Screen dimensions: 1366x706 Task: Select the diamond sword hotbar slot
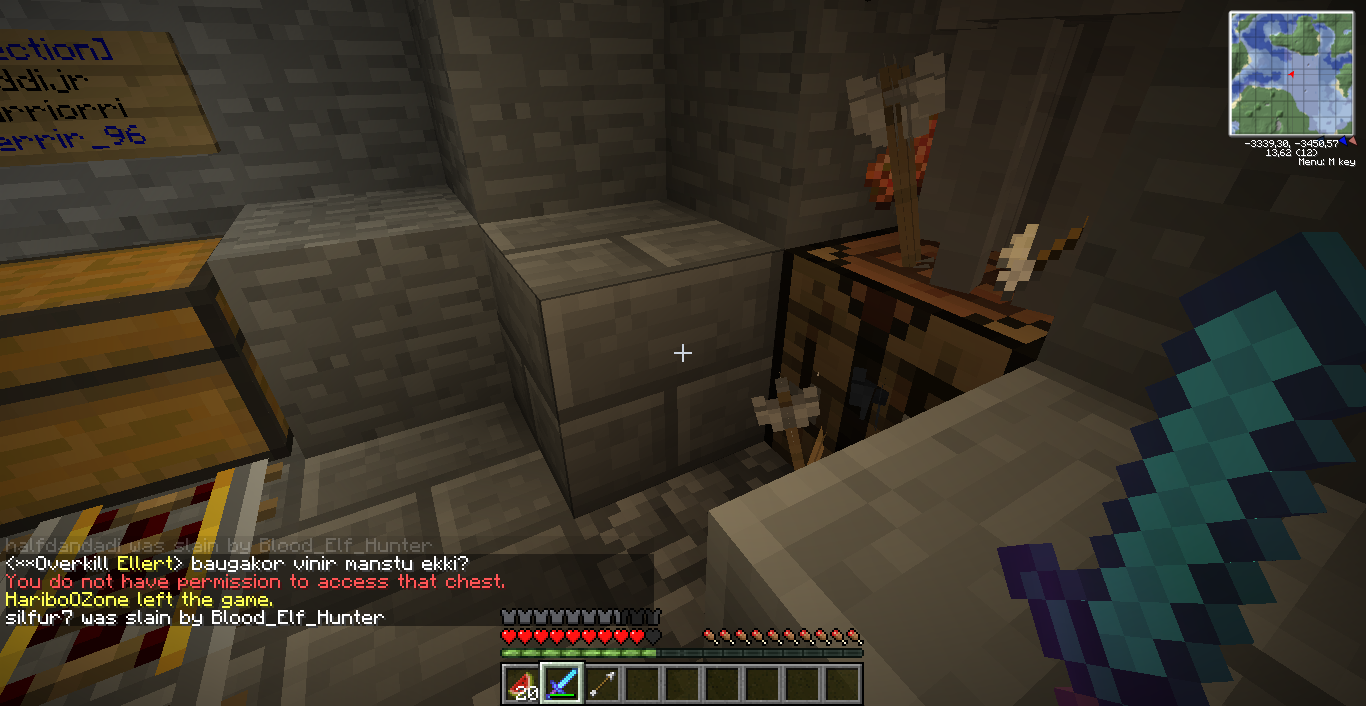(561, 684)
